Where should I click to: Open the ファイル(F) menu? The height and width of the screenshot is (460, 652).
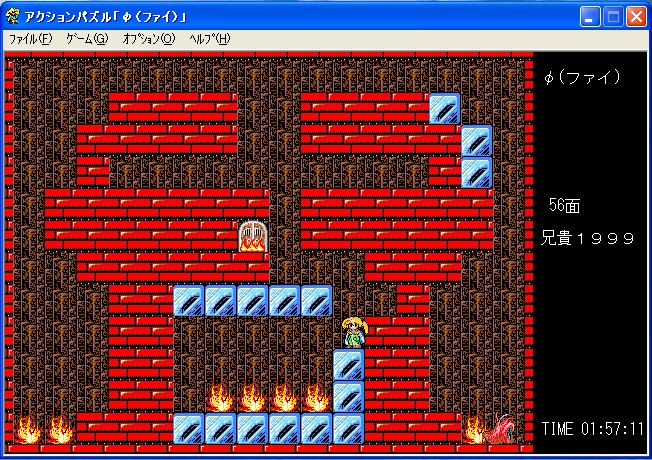point(30,39)
